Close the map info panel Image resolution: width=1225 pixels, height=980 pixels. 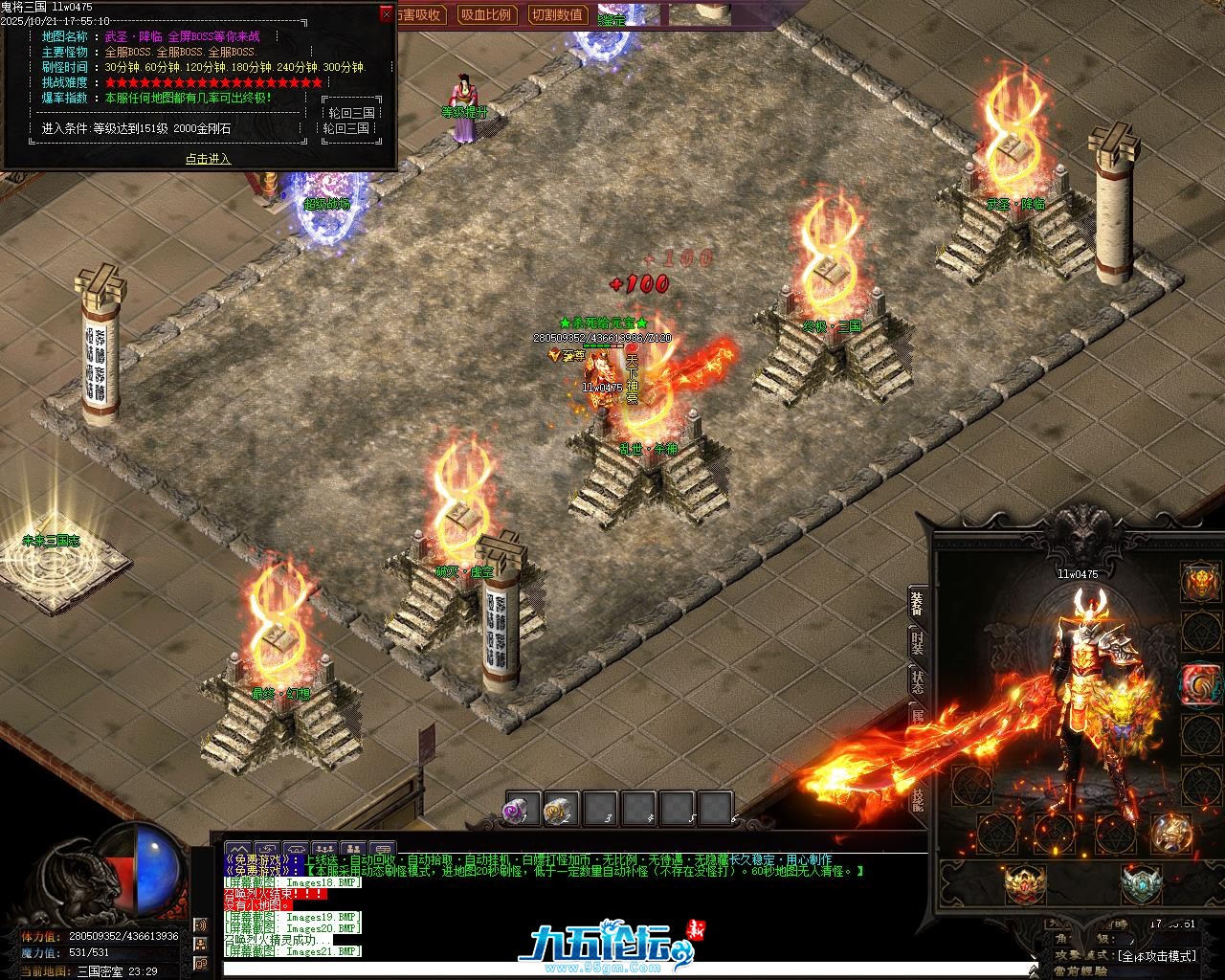pyautogui.click(x=386, y=13)
